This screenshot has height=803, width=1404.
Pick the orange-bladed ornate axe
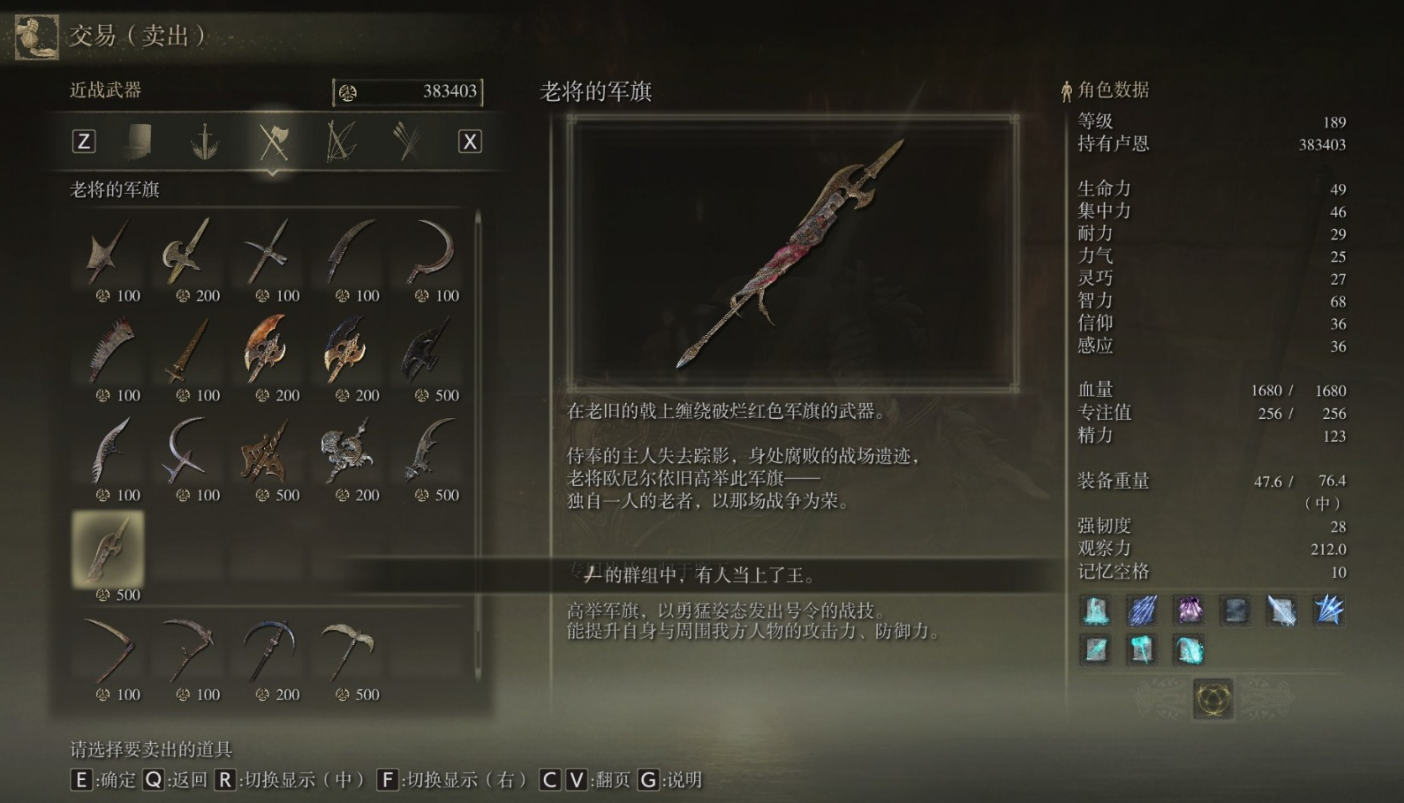pyautogui.click(x=267, y=350)
